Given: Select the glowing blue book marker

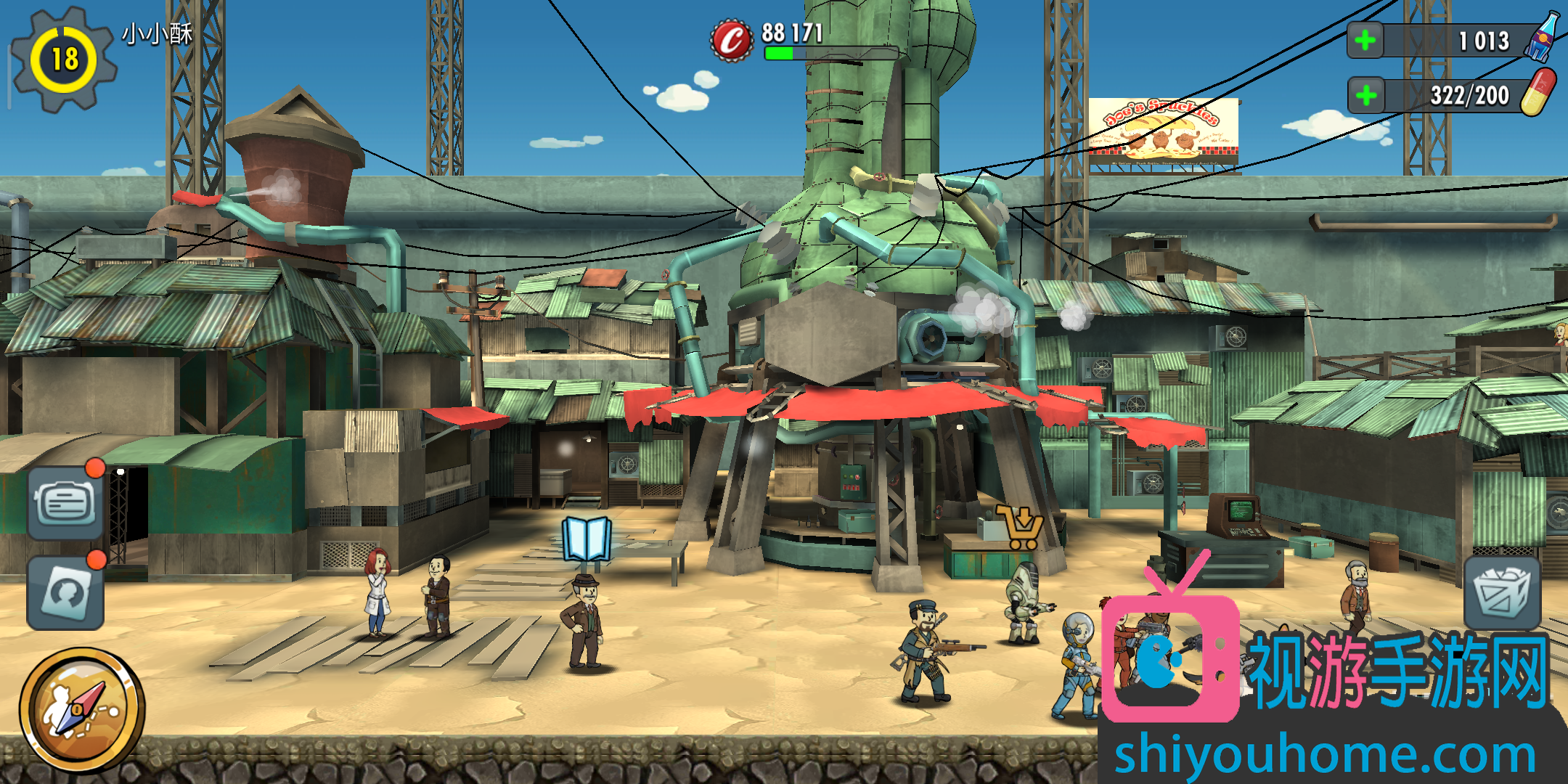Looking at the screenshot, I should pos(587,539).
